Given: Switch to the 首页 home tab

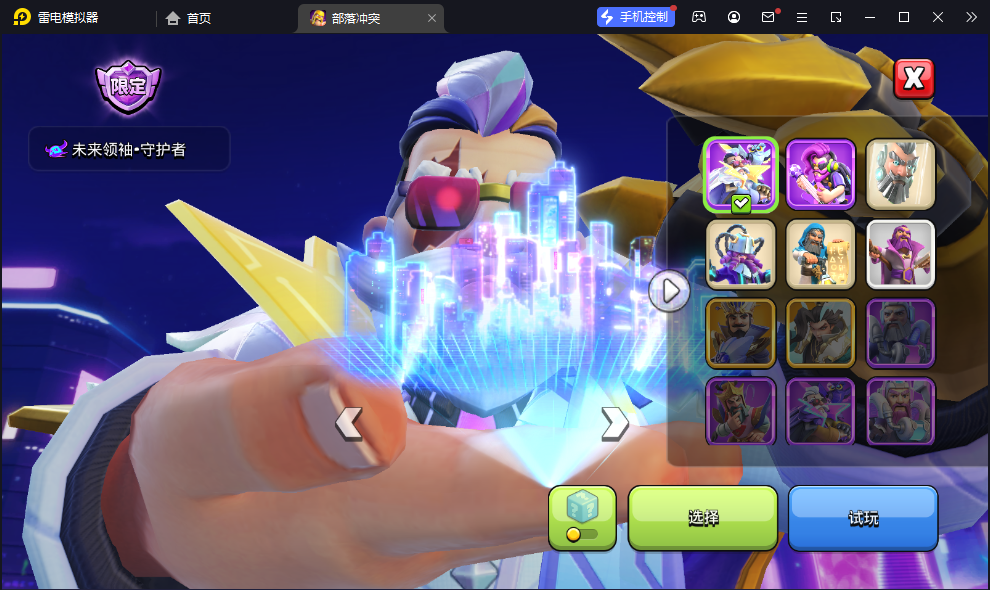Looking at the screenshot, I should coord(189,18).
